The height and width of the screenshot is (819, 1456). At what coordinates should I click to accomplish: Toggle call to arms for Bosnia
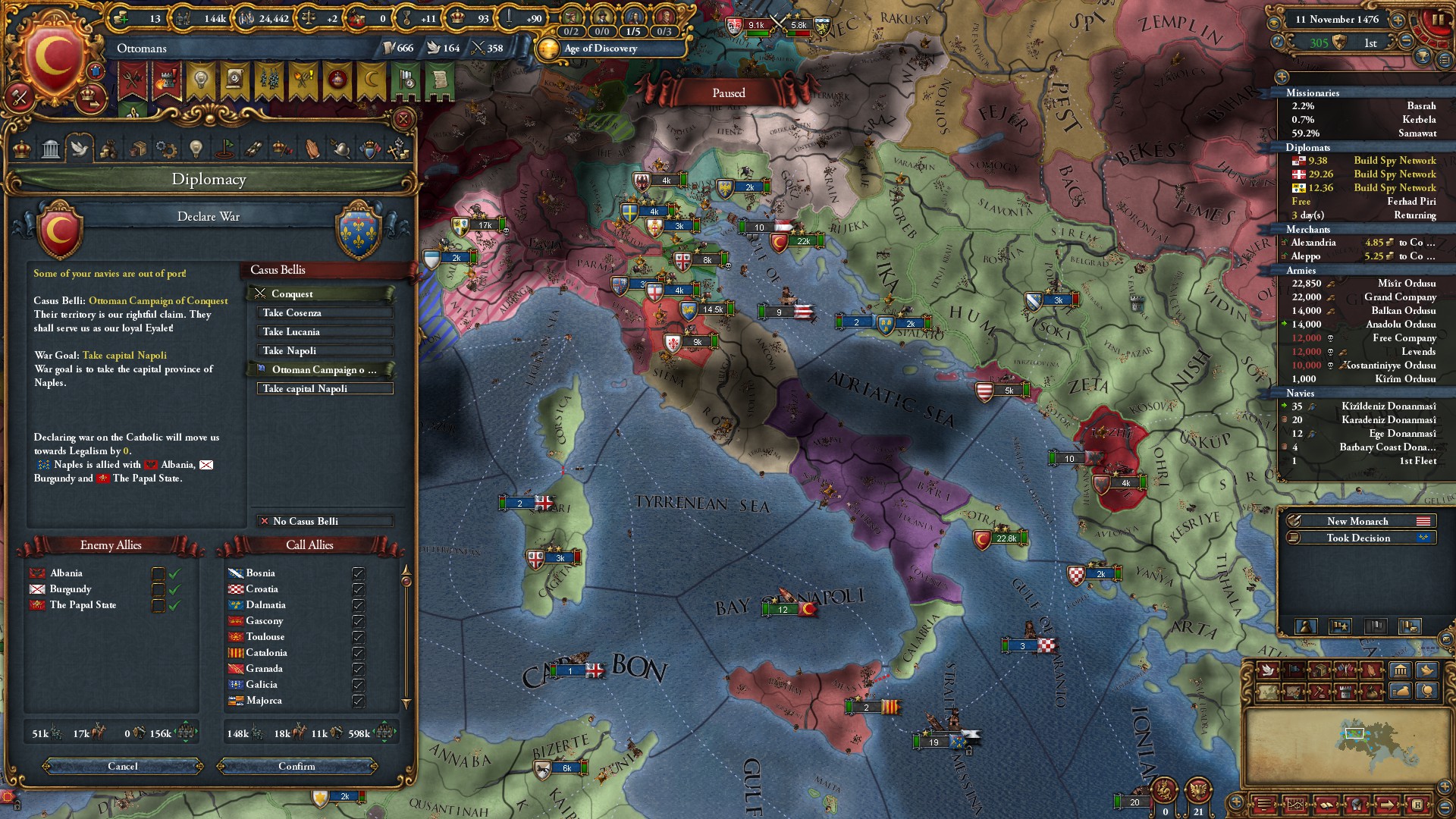coord(358,573)
